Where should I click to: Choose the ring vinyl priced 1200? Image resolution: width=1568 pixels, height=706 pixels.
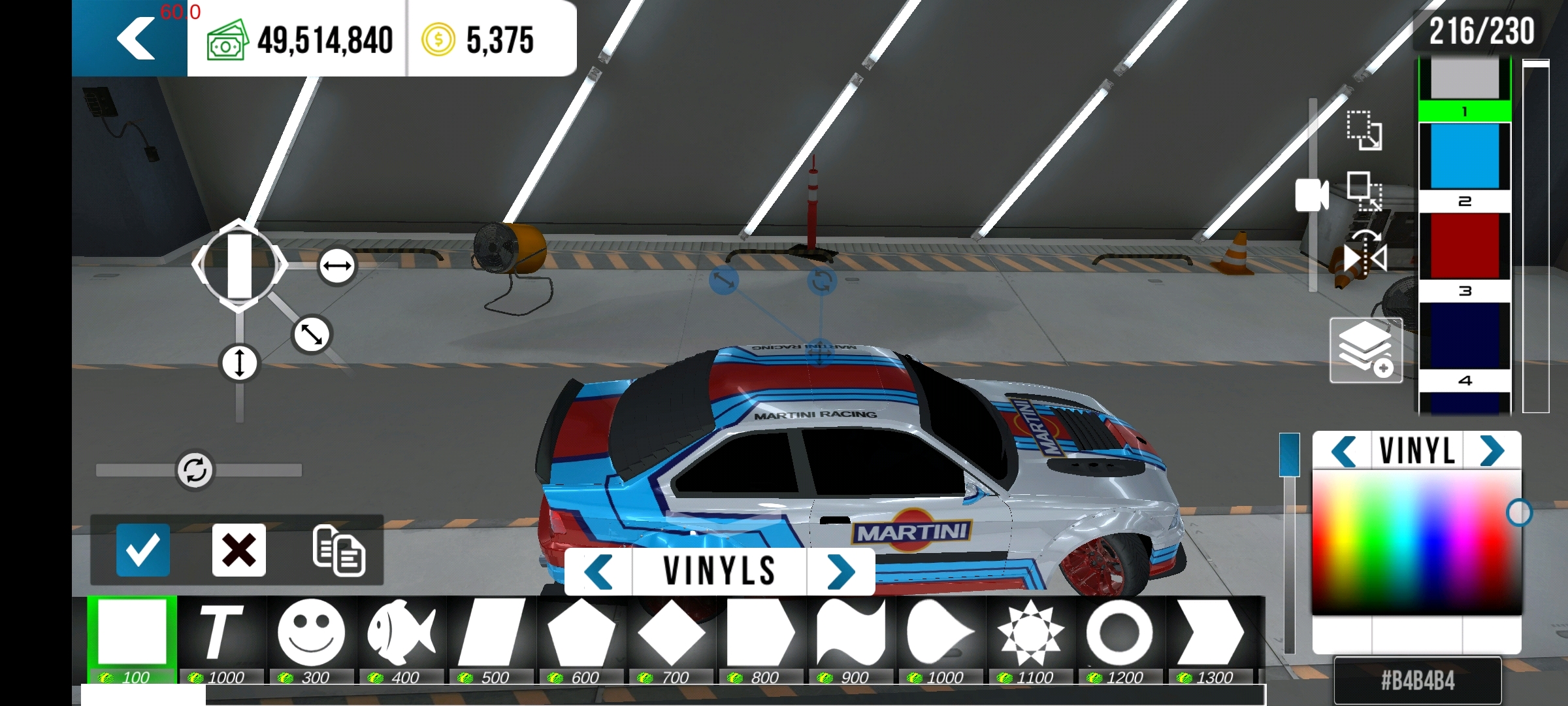pyautogui.click(x=1120, y=633)
